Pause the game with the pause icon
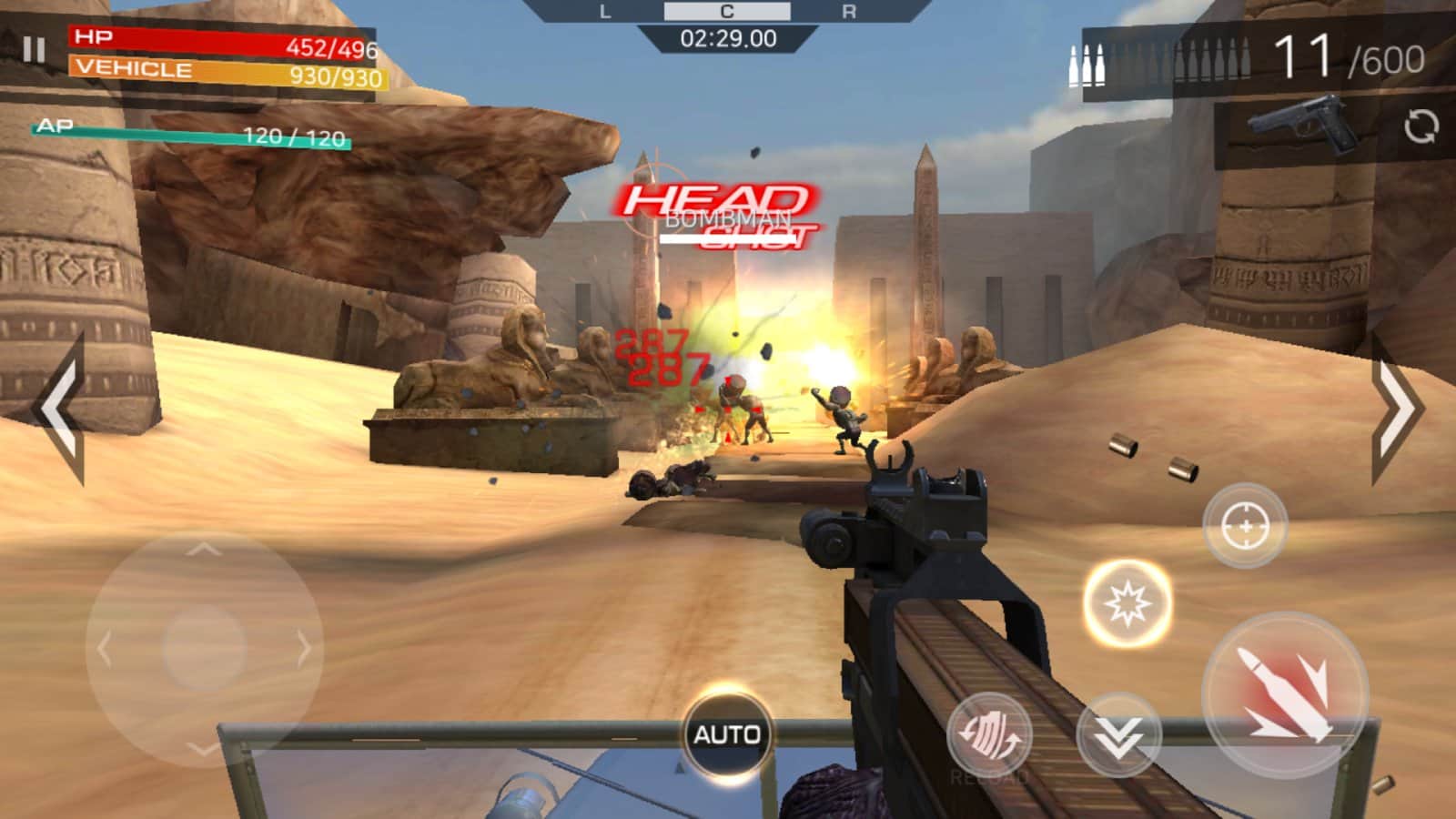 [x=34, y=49]
